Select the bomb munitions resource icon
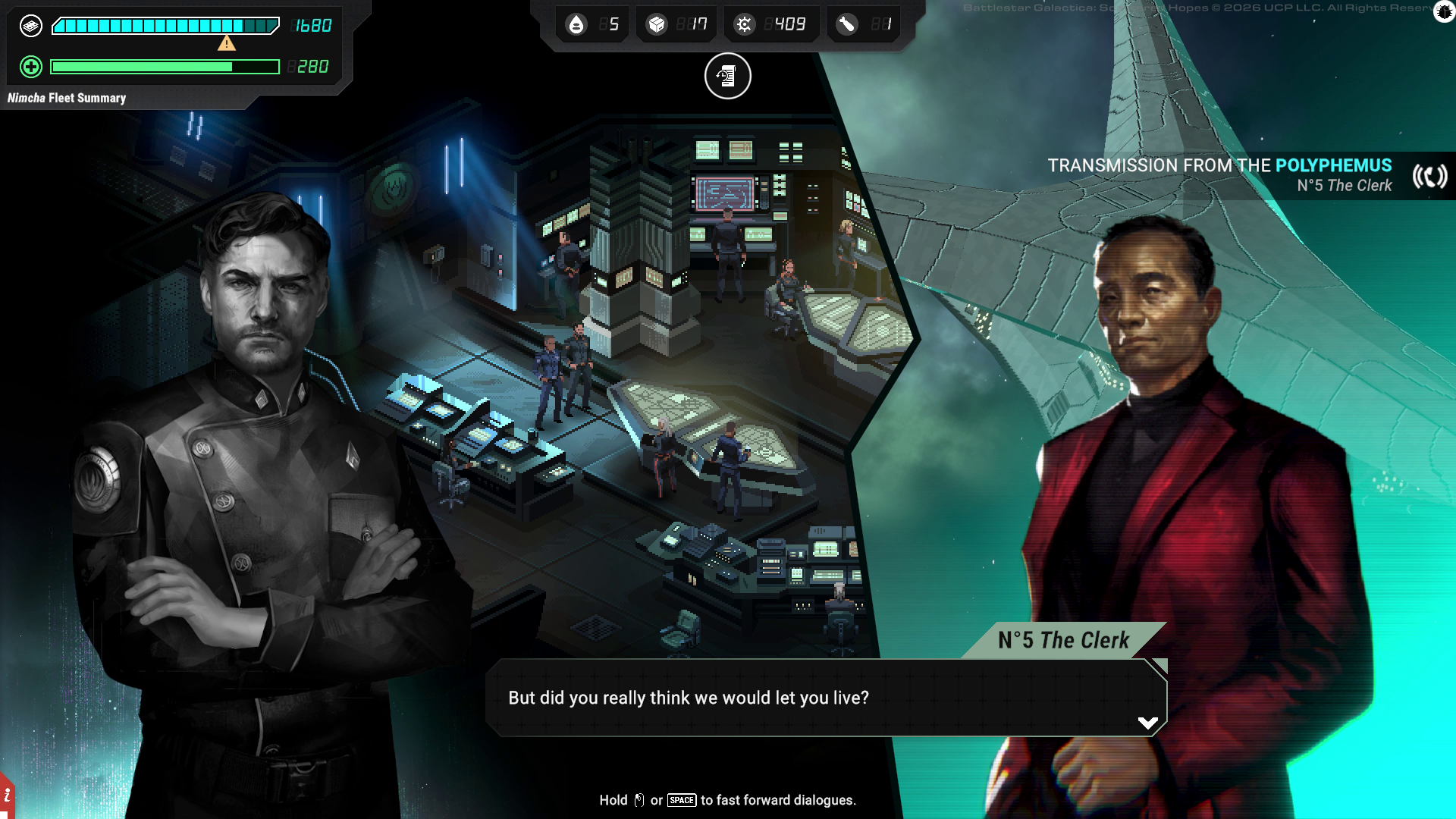The width and height of the screenshot is (1456, 819). click(x=846, y=25)
